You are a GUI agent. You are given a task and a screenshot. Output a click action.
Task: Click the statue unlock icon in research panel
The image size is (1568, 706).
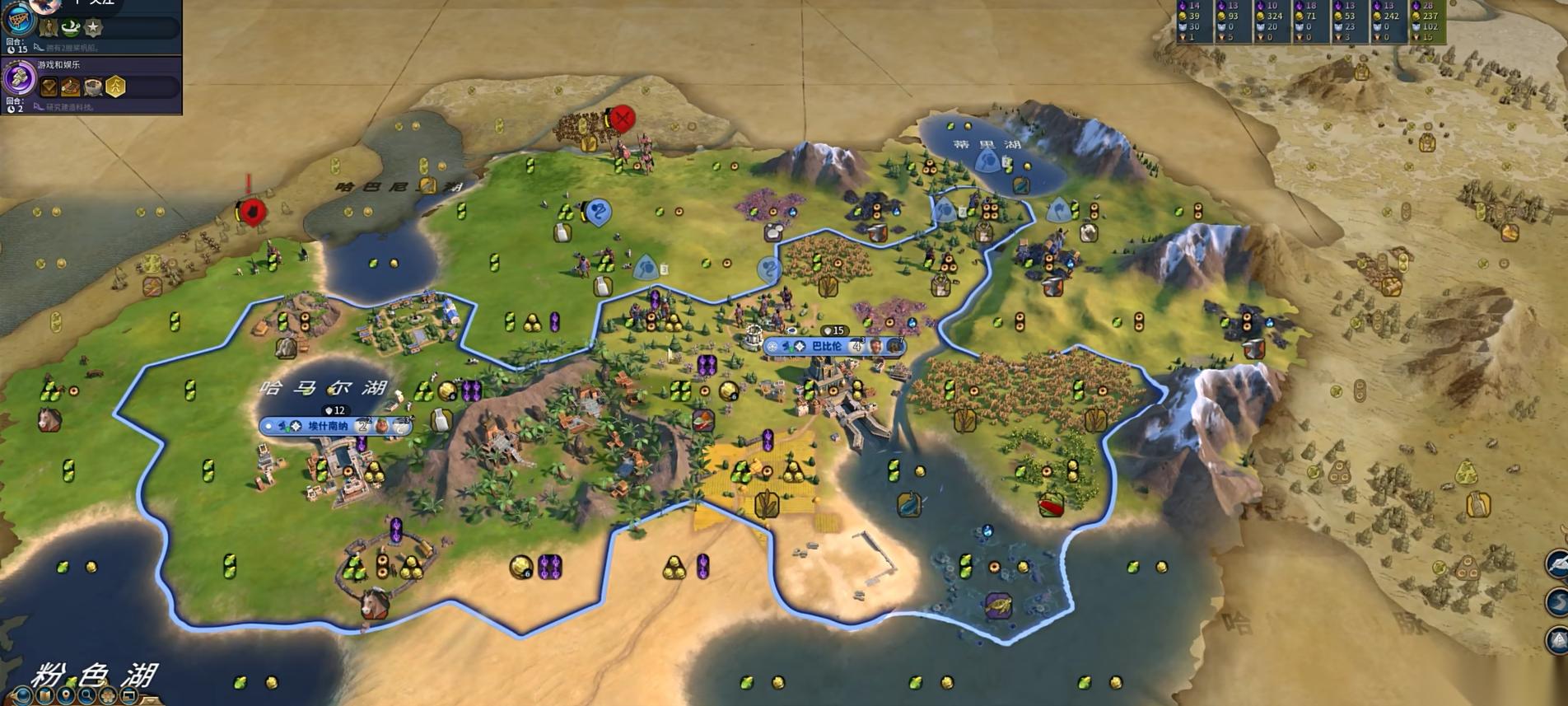tap(49, 27)
